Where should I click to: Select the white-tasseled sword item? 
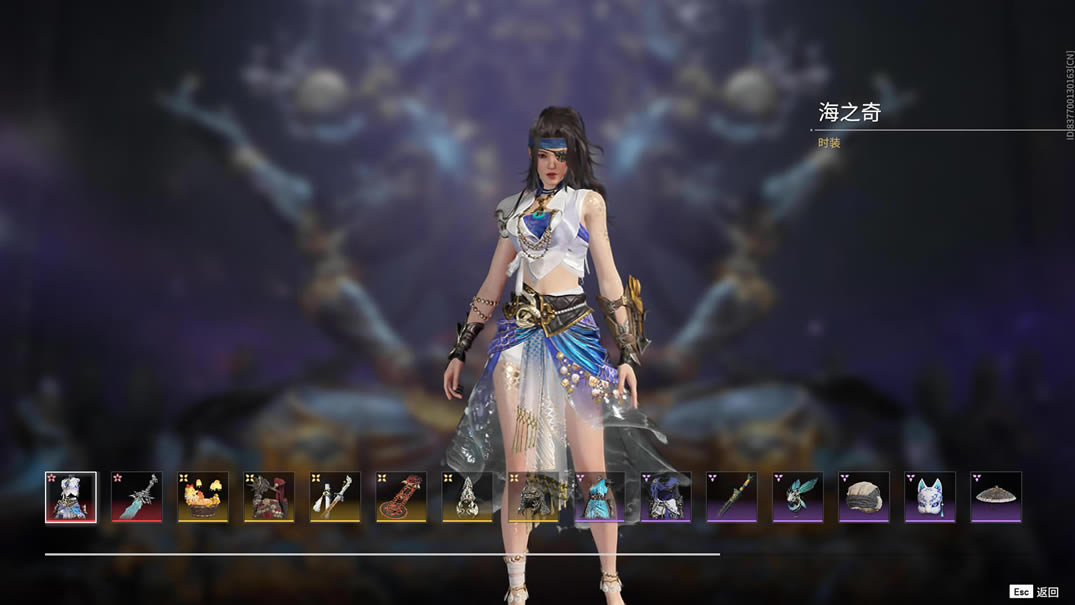click(x=335, y=497)
